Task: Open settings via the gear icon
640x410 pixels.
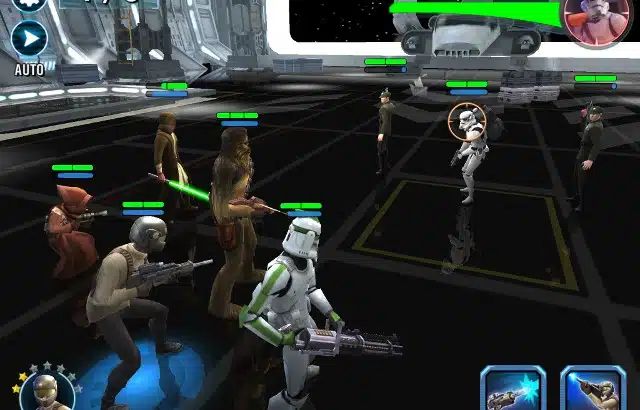Action: coord(29,3)
